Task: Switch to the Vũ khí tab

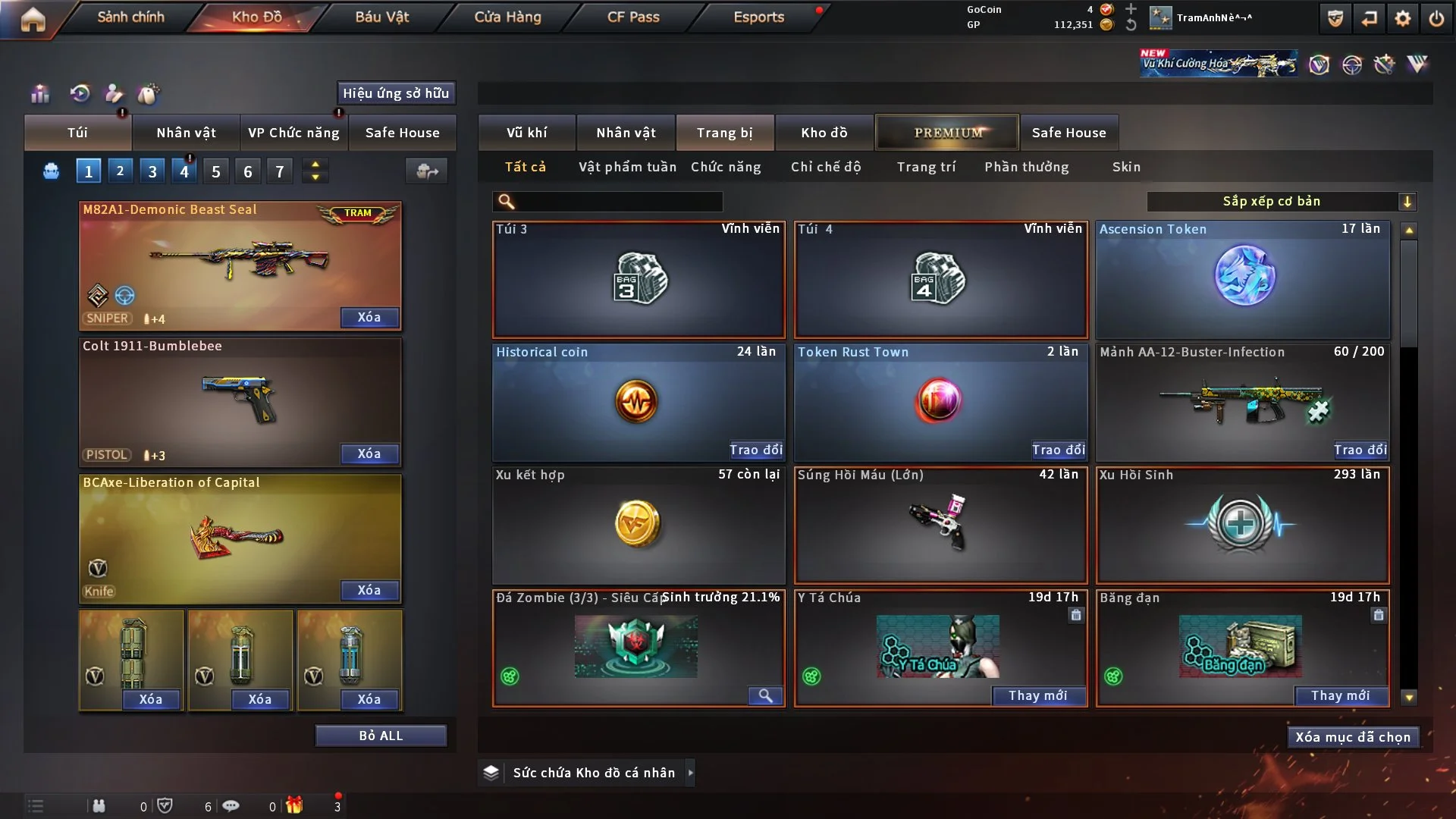Action: click(x=526, y=133)
